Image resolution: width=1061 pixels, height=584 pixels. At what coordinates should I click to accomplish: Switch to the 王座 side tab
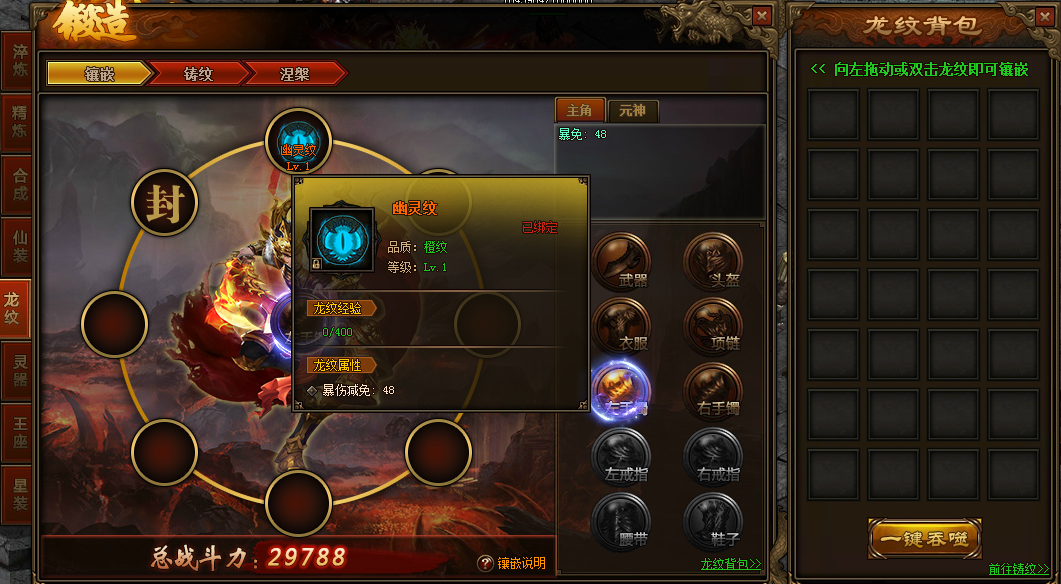pos(18,432)
